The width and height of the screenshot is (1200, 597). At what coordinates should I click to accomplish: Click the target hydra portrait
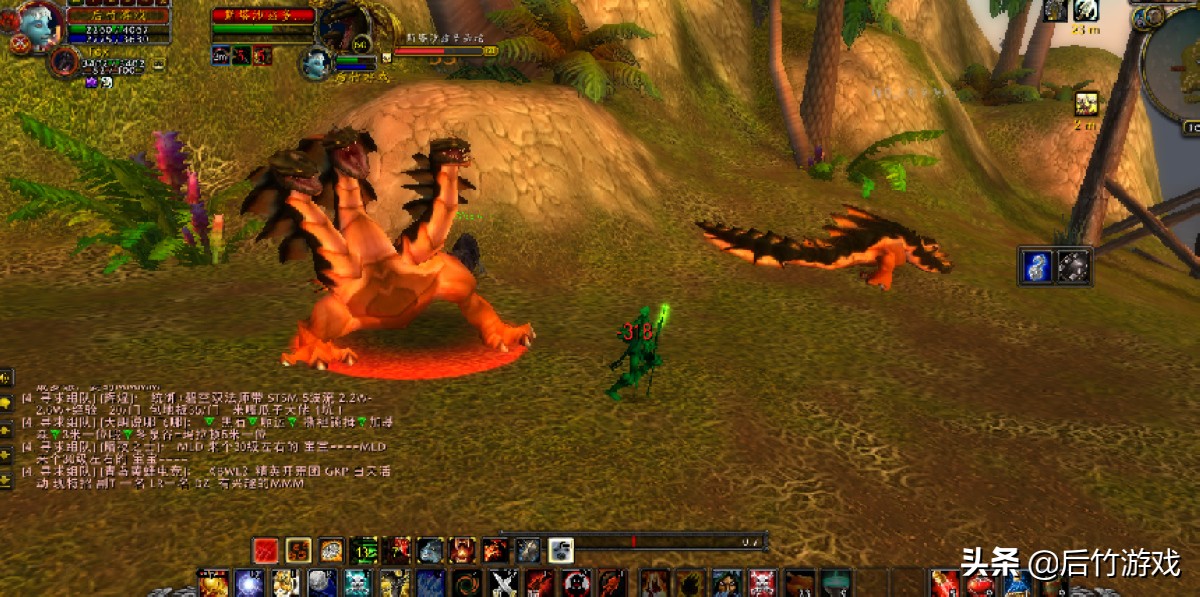pyautogui.click(x=347, y=26)
